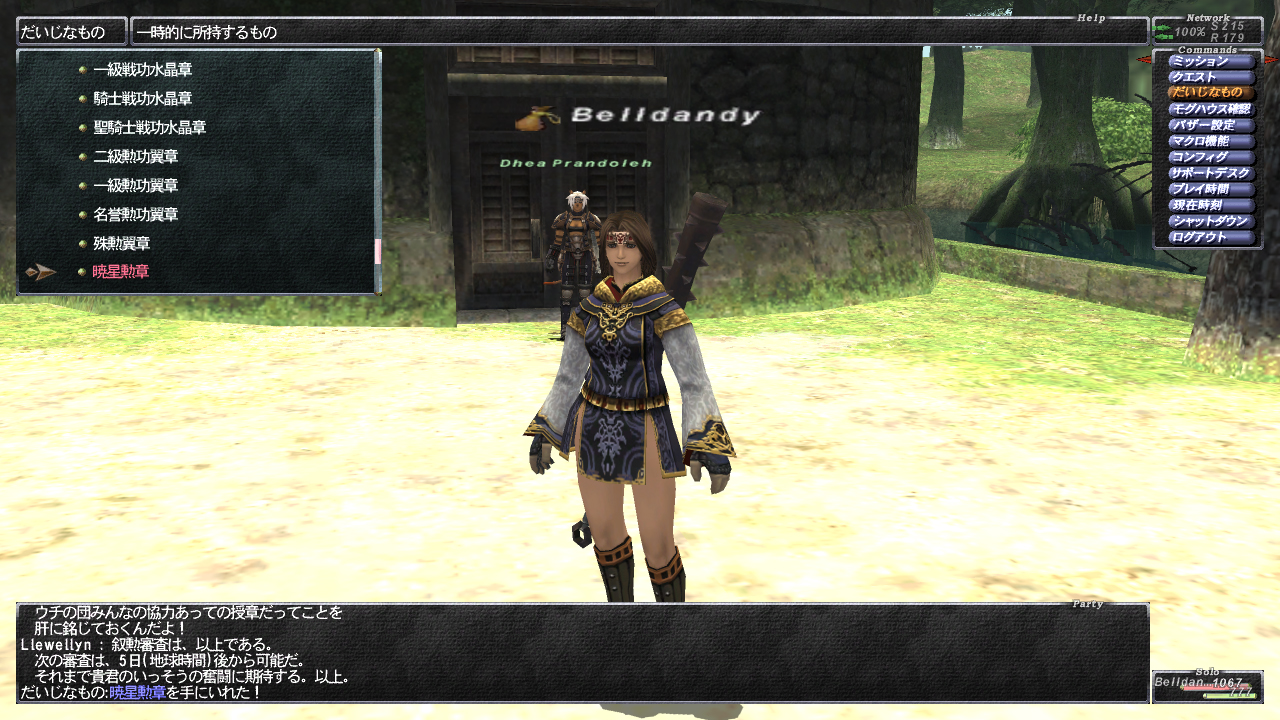Open the クエスト command
The height and width of the screenshot is (720, 1280).
[1211, 78]
